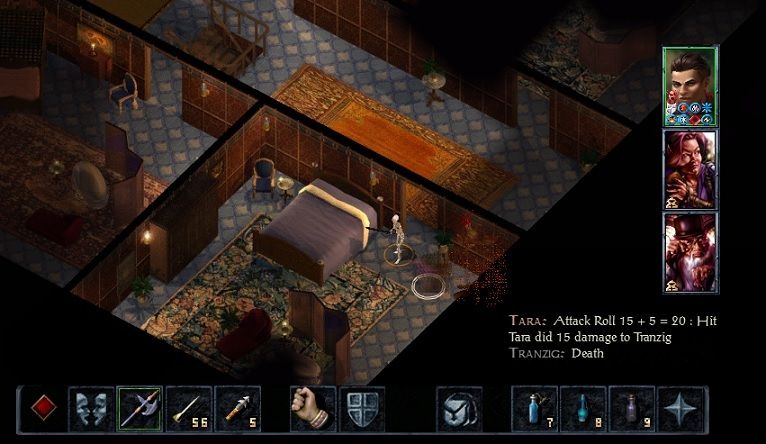Use the blue potion with 7 charges
The height and width of the screenshot is (444, 766).
535,409
